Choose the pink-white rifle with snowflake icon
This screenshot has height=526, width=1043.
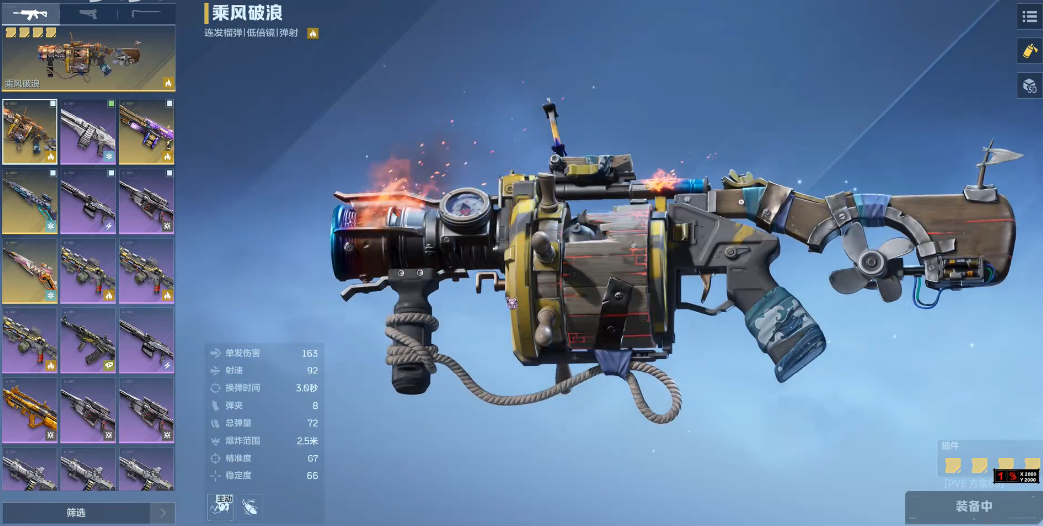pyautogui.click(x=30, y=270)
